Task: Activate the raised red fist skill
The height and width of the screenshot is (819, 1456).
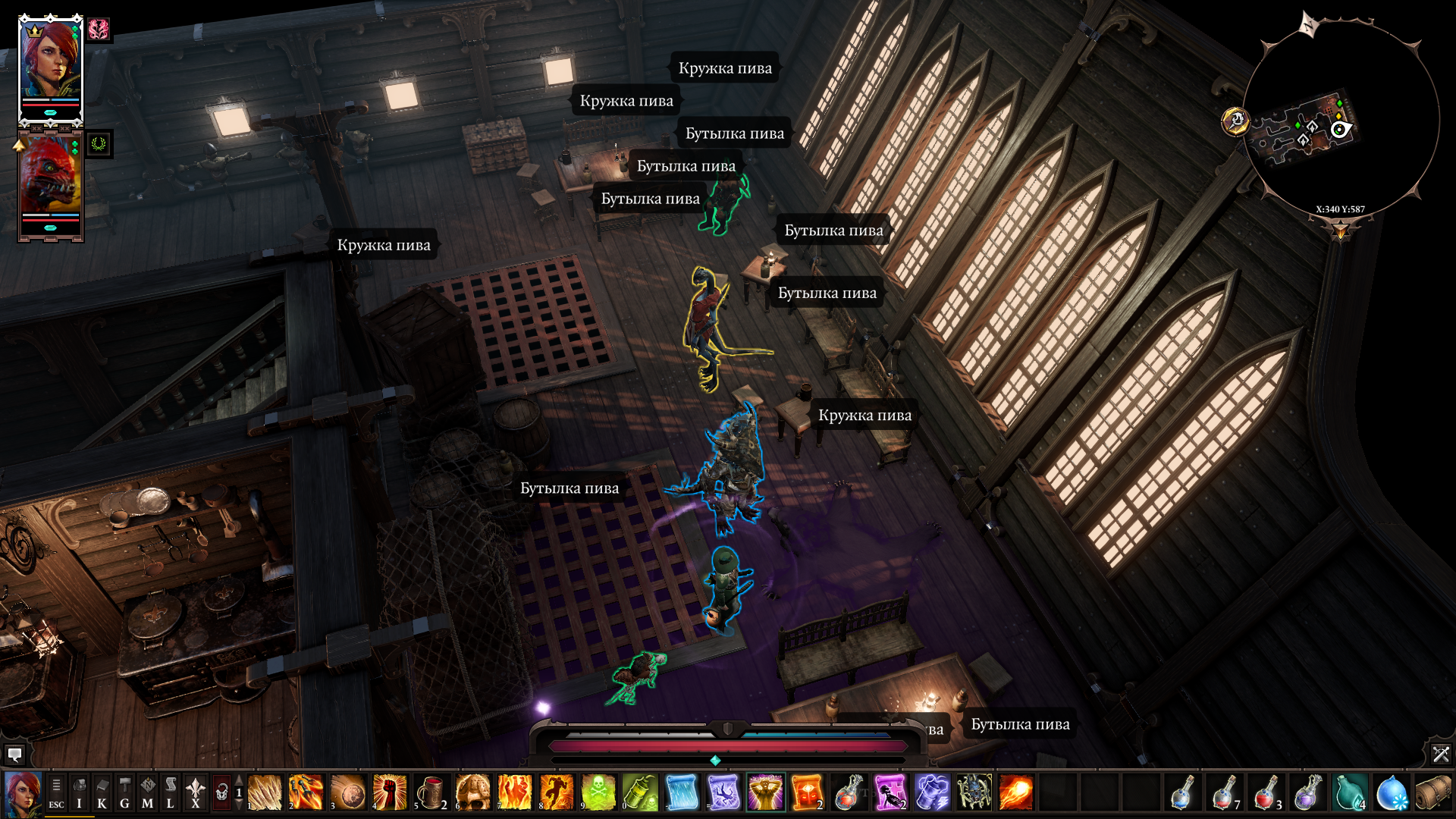Action: pos(389,793)
